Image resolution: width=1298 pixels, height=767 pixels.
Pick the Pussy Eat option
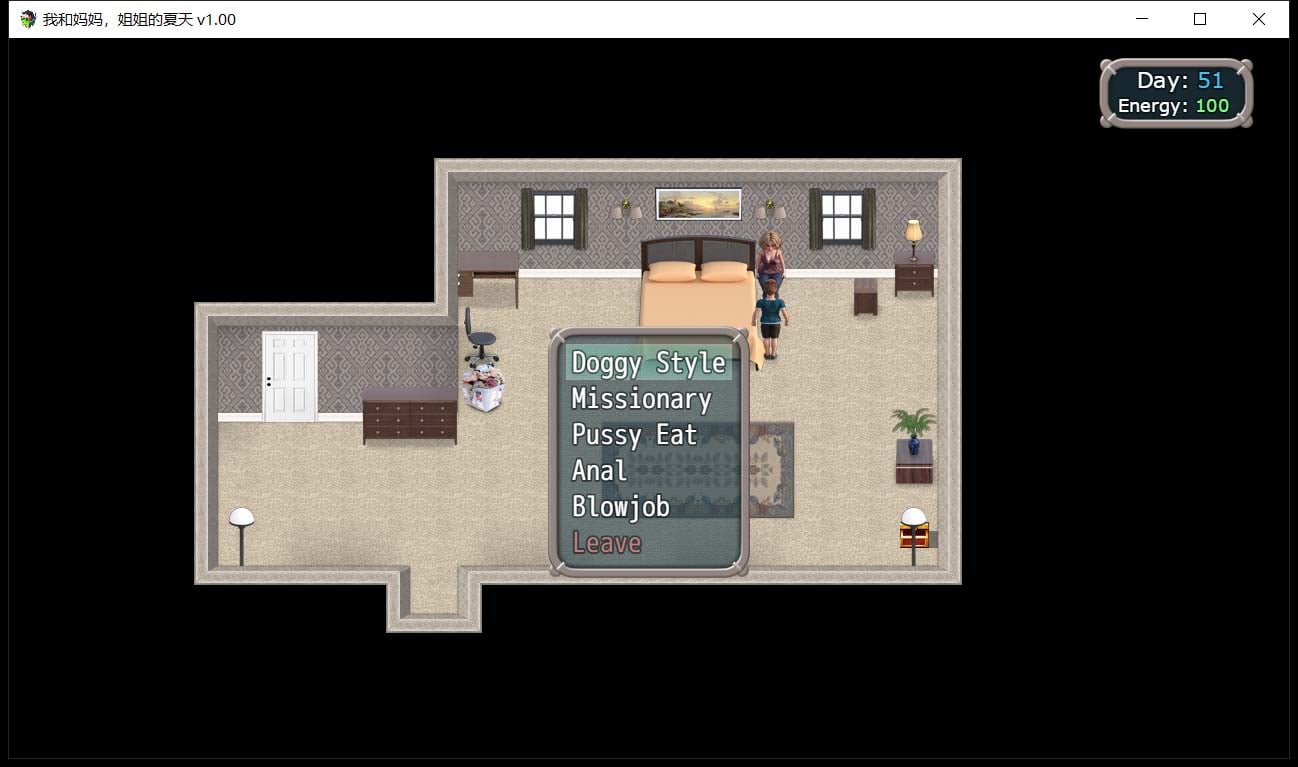(633, 434)
